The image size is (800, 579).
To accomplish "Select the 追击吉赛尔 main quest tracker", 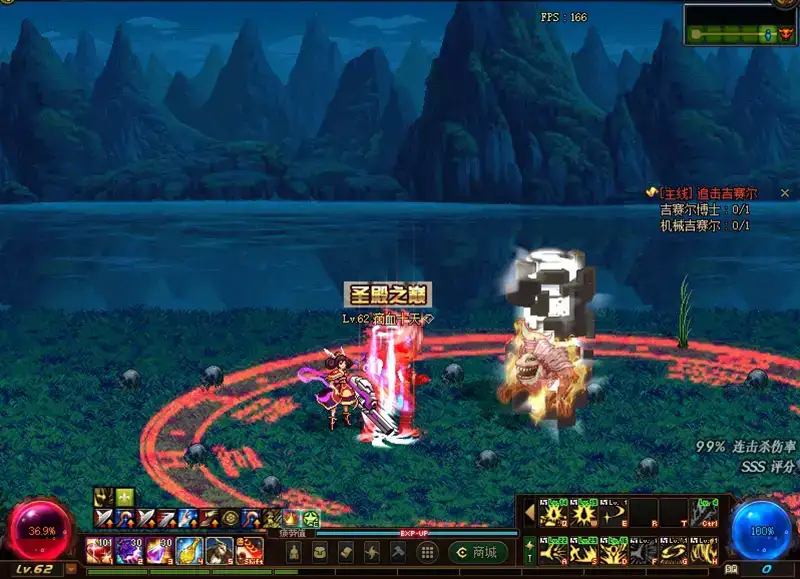I will pos(706,192).
